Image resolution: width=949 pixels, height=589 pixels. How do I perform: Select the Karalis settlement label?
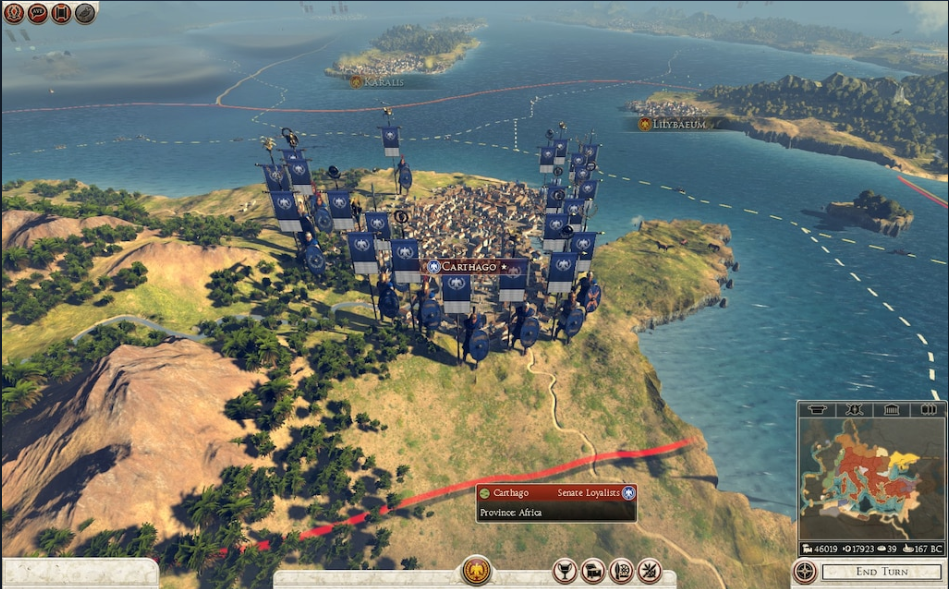378,82
